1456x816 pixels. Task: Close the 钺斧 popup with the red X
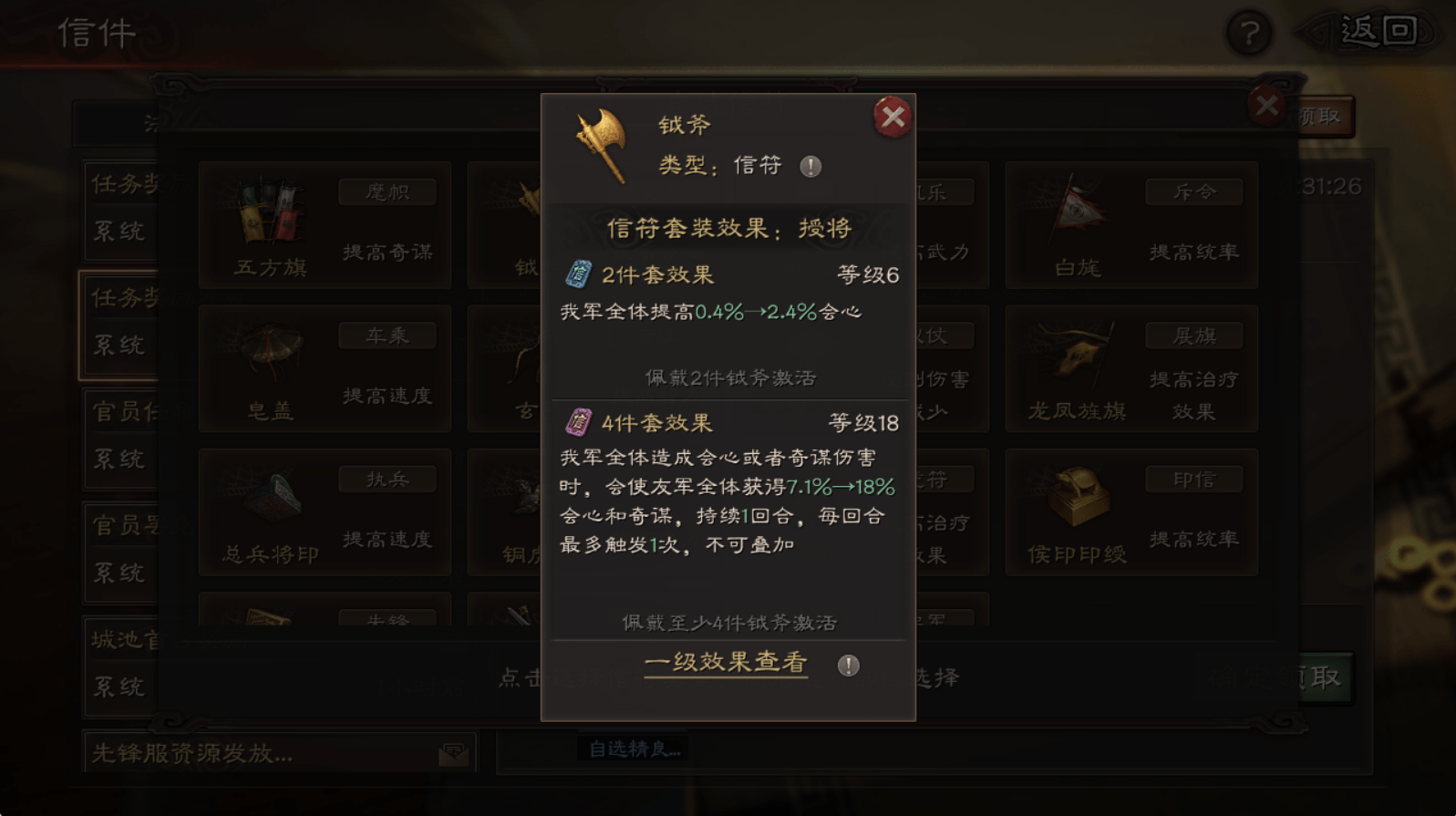coord(892,117)
